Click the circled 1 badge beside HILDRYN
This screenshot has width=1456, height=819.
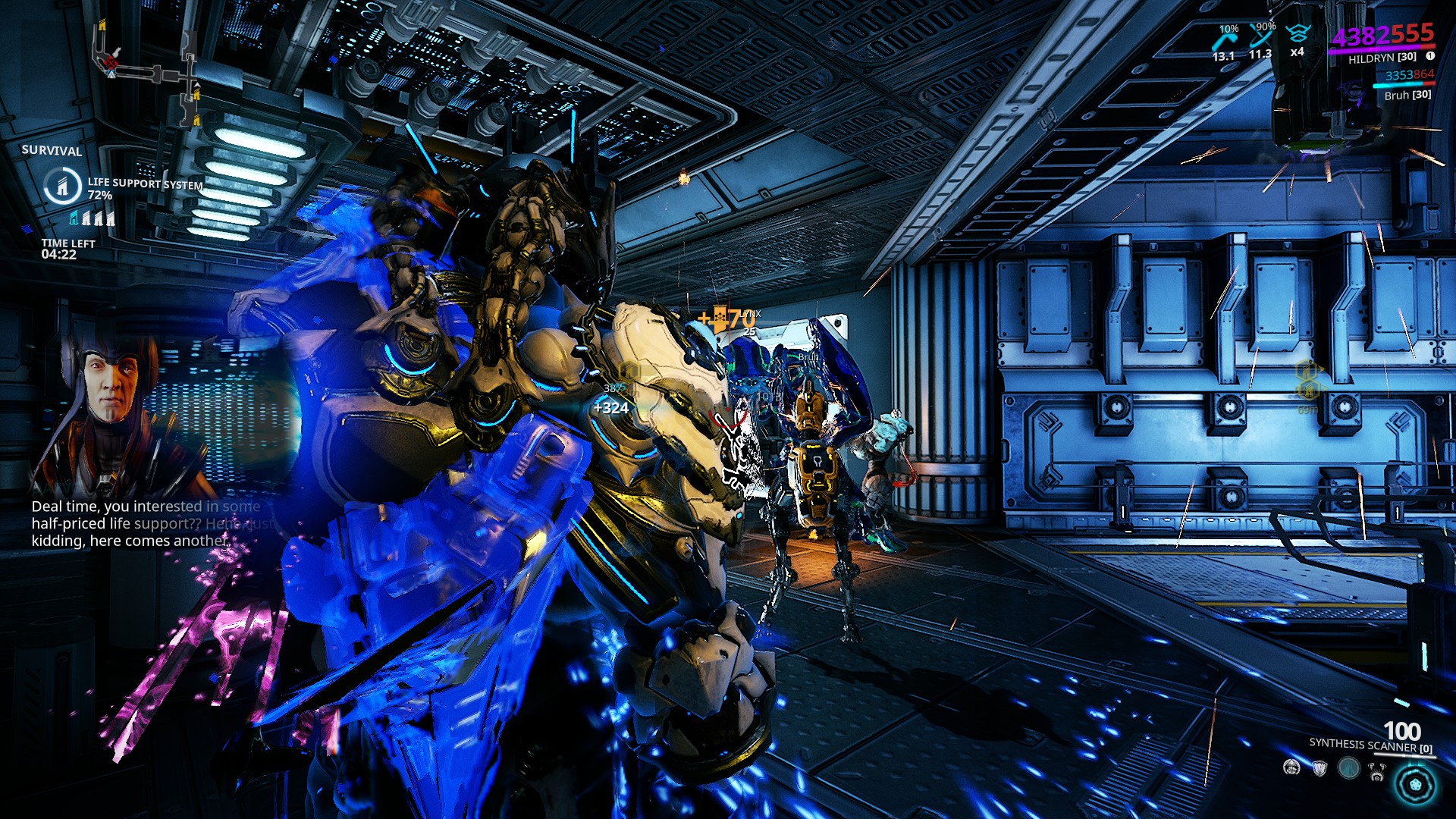(1429, 56)
